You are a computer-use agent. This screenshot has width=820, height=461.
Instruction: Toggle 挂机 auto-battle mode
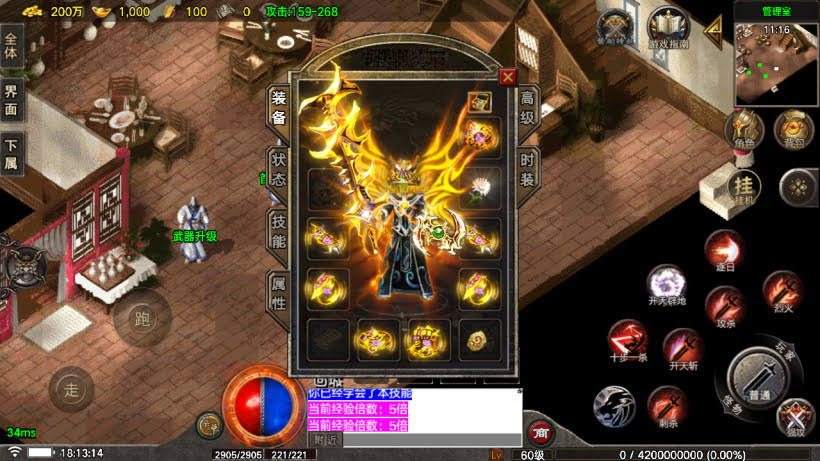[743, 187]
